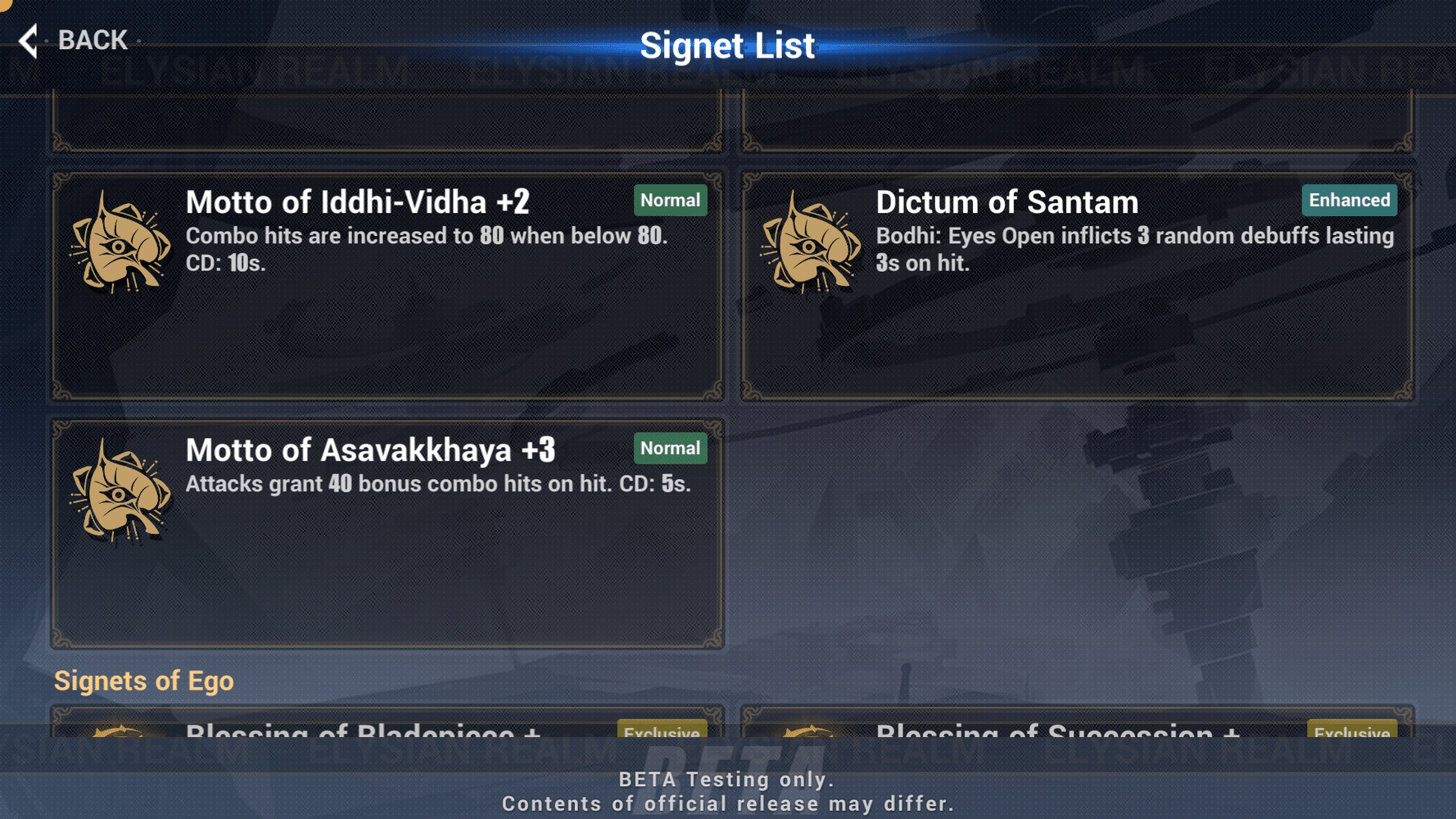Click the back arrow icon
Viewport: 1456px width, 819px height.
click(27, 39)
